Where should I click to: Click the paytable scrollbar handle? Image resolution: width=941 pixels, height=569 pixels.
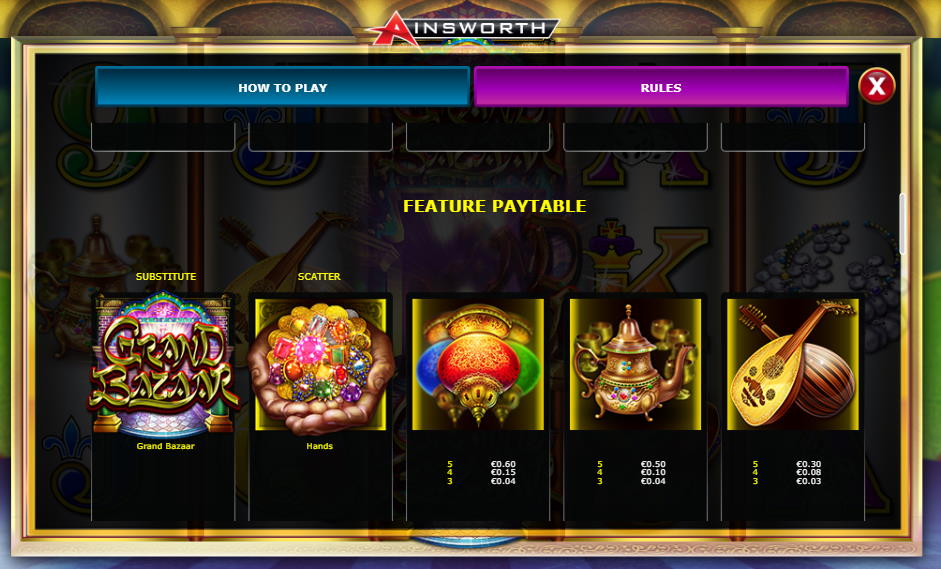902,223
